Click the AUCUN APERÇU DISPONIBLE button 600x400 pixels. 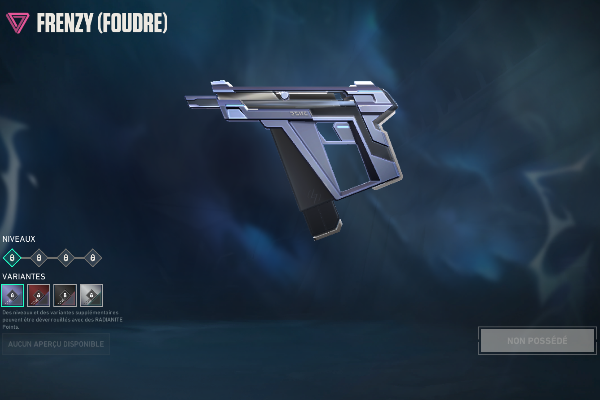tap(56, 344)
